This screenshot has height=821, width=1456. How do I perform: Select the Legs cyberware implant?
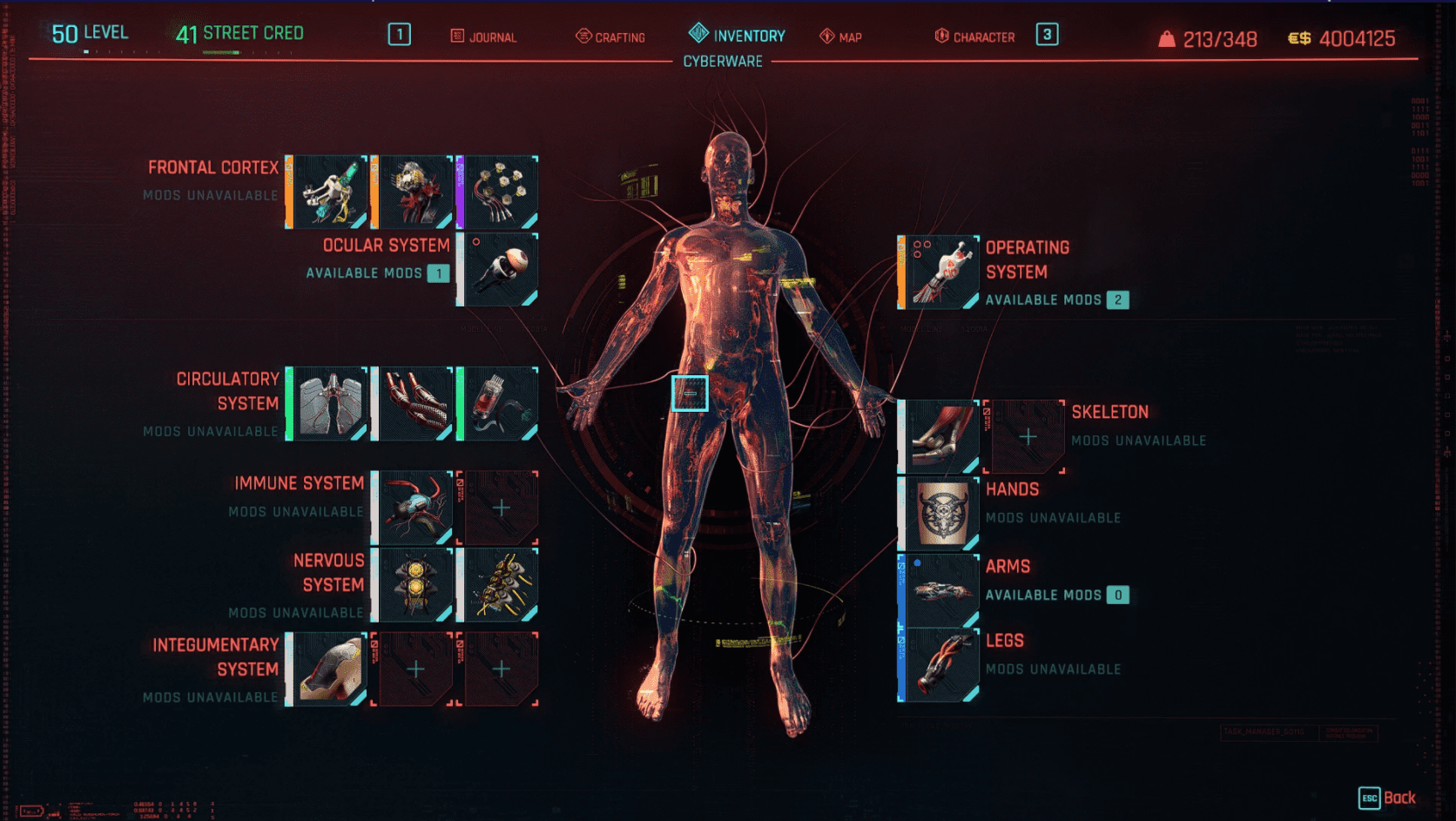(x=937, y=662)
